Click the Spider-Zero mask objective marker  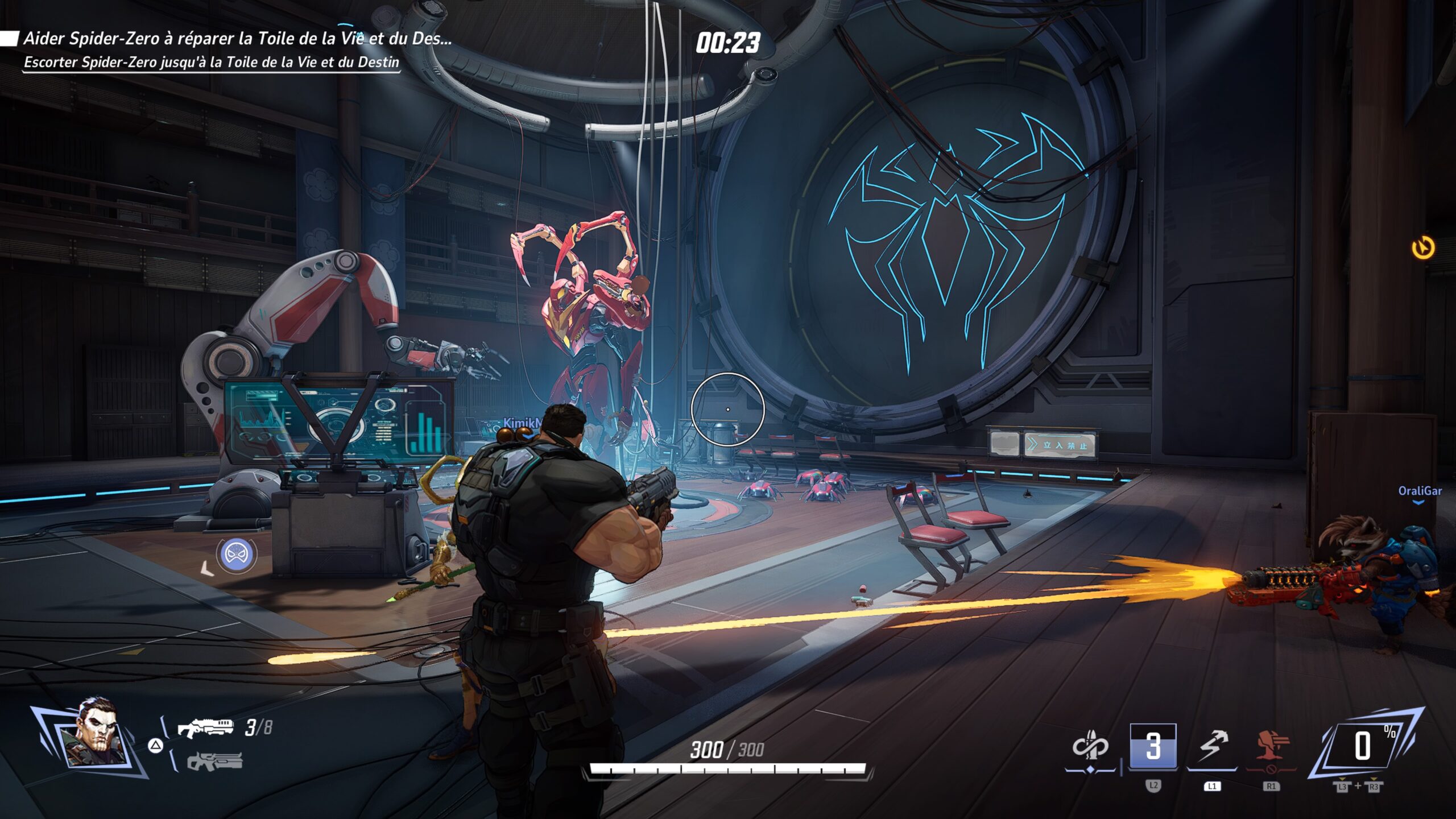pyautogui.click(x=237, y=553)
